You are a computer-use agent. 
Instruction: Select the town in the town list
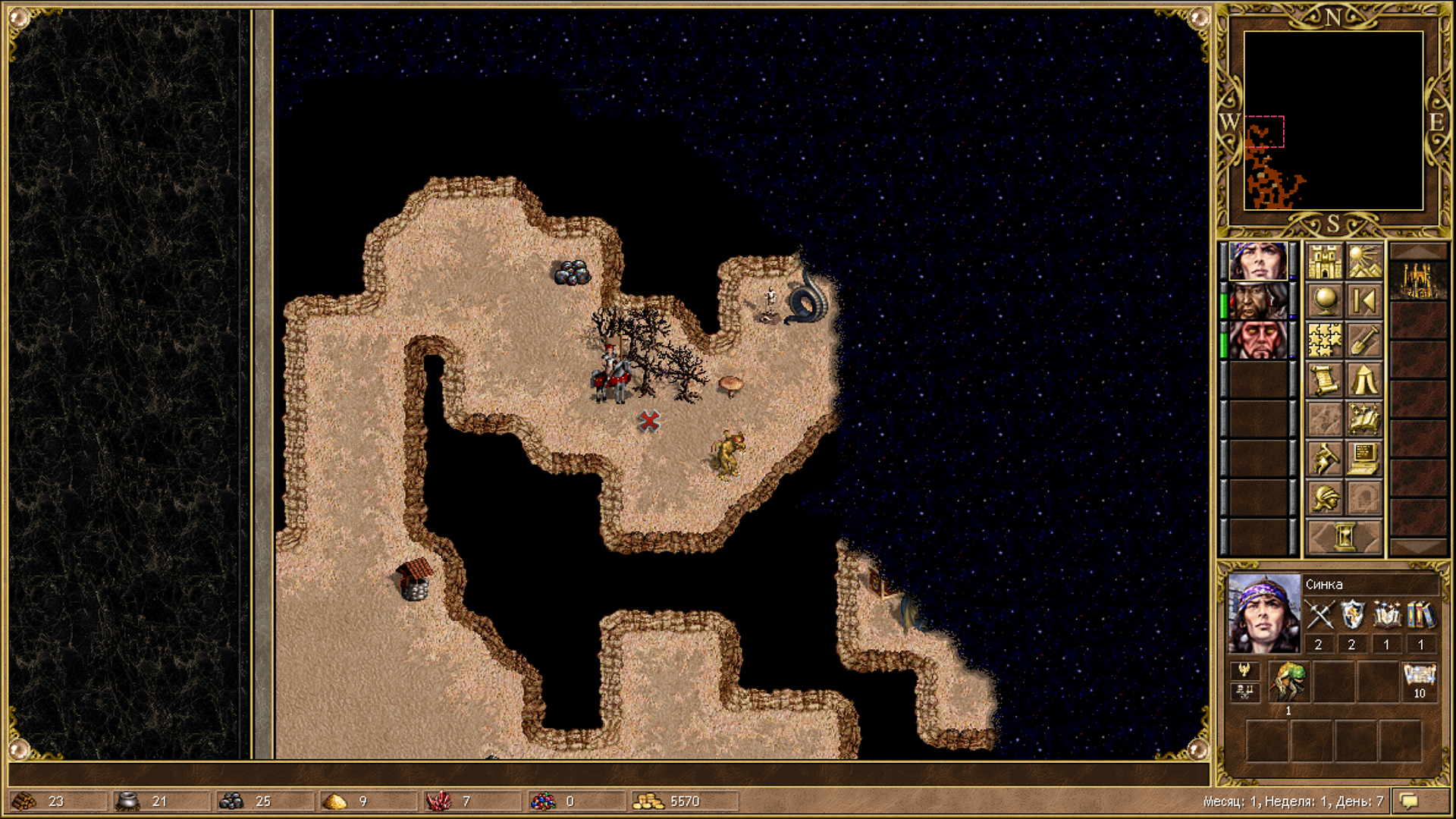coord(1418,281)
